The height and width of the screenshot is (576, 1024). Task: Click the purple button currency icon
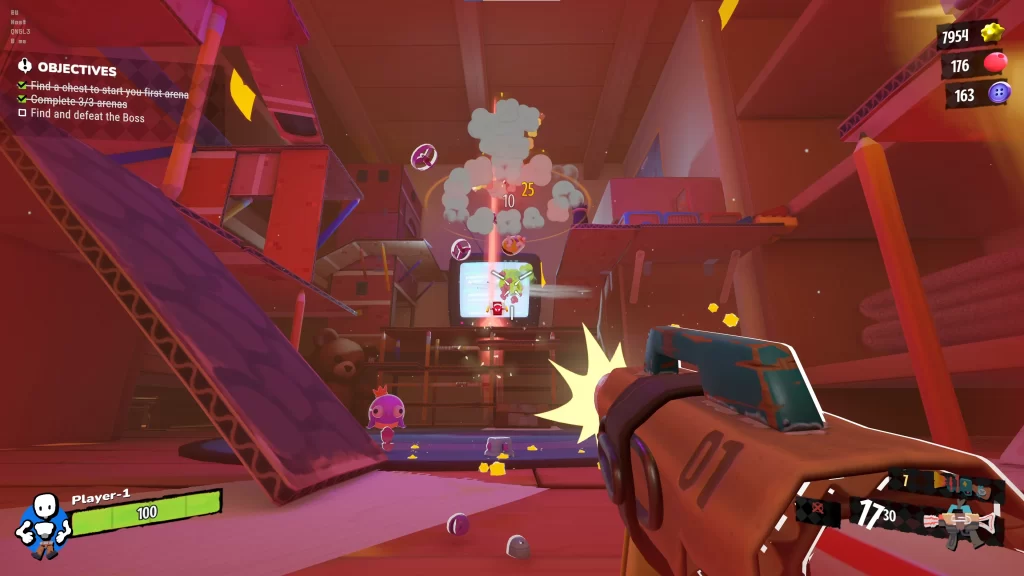click(x=998, y=94)
